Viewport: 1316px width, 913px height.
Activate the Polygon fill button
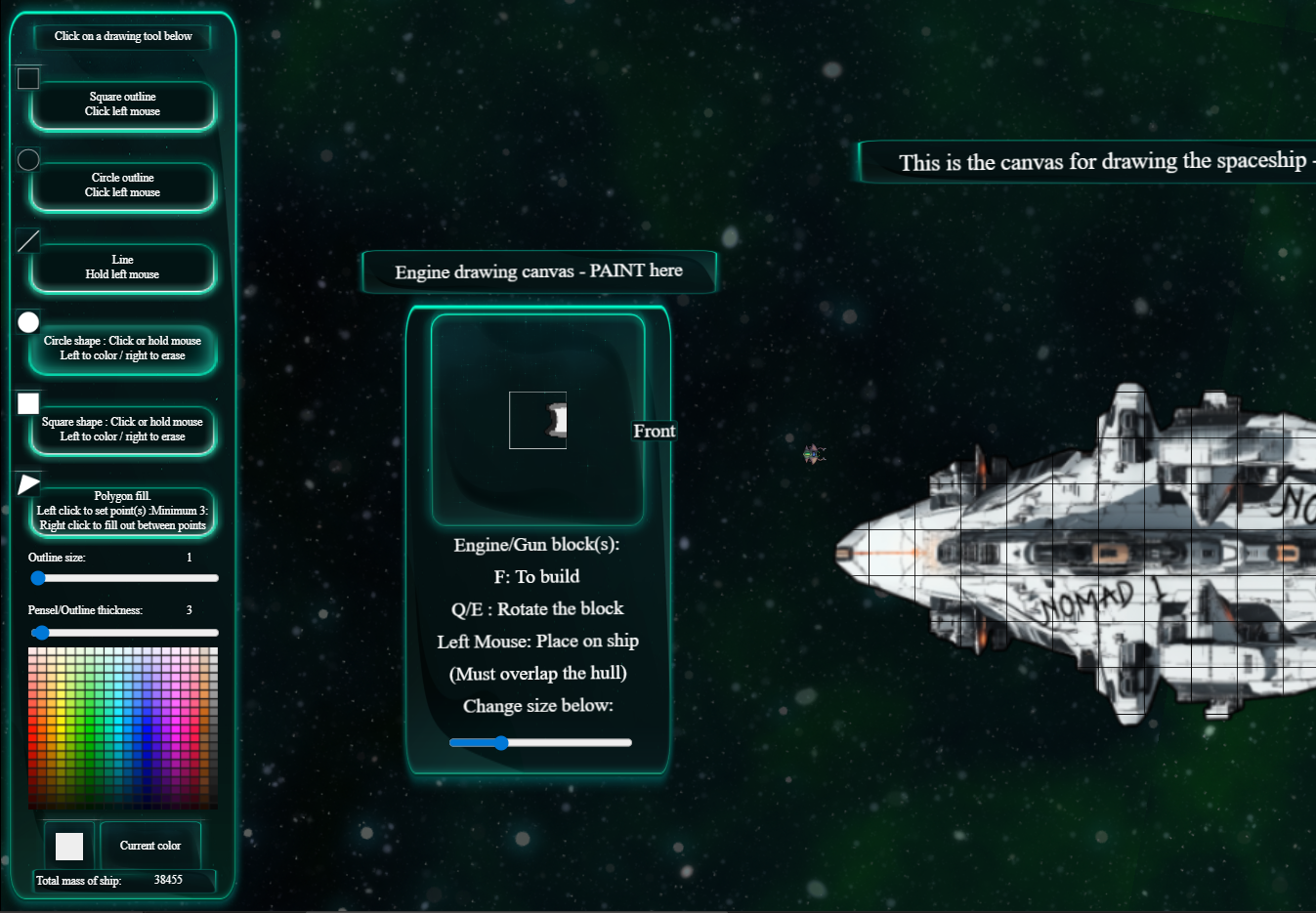point(122,512)
